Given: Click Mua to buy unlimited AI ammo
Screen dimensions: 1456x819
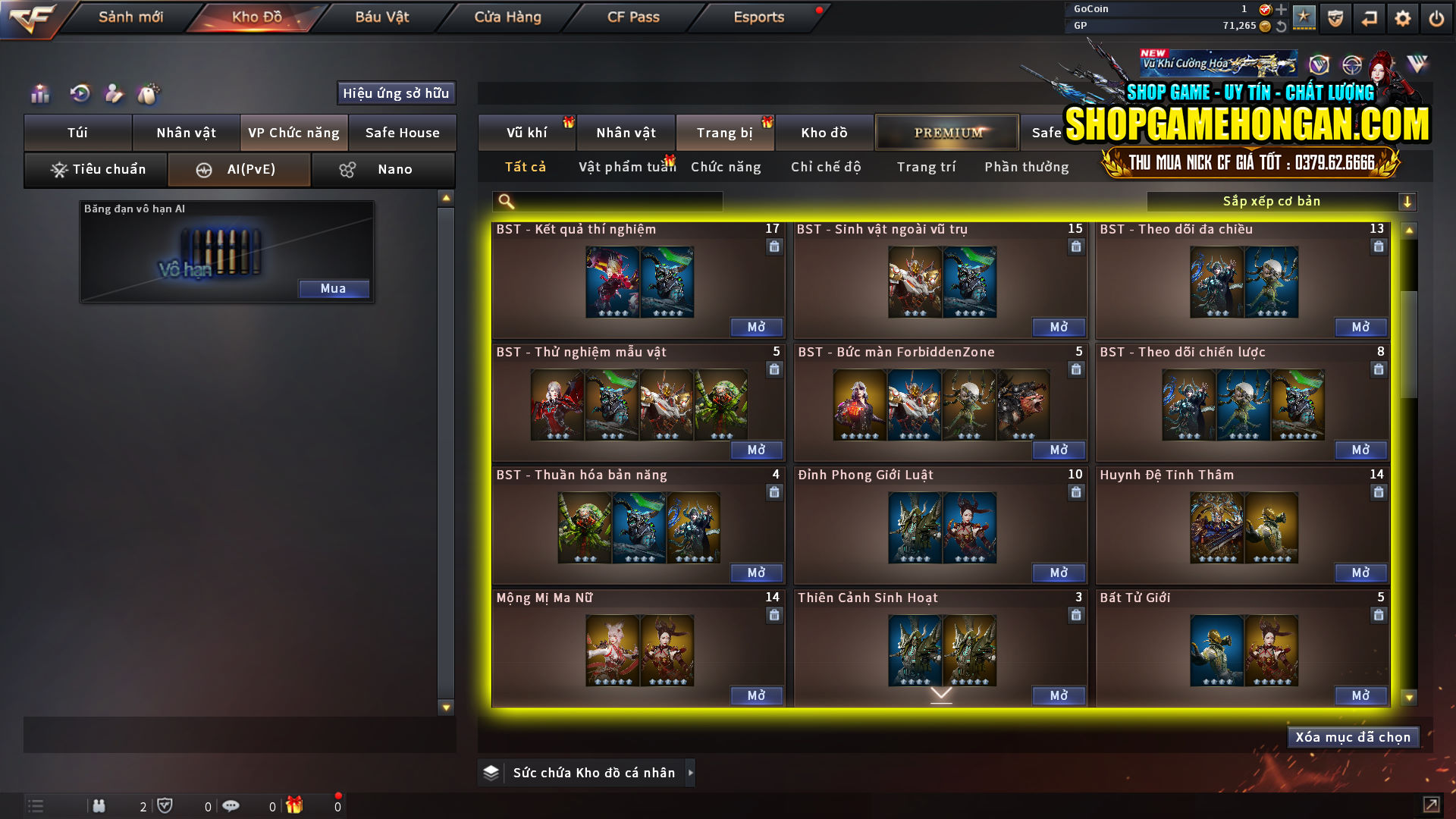Looking at the screenshot, I should [x=334, y=288].
